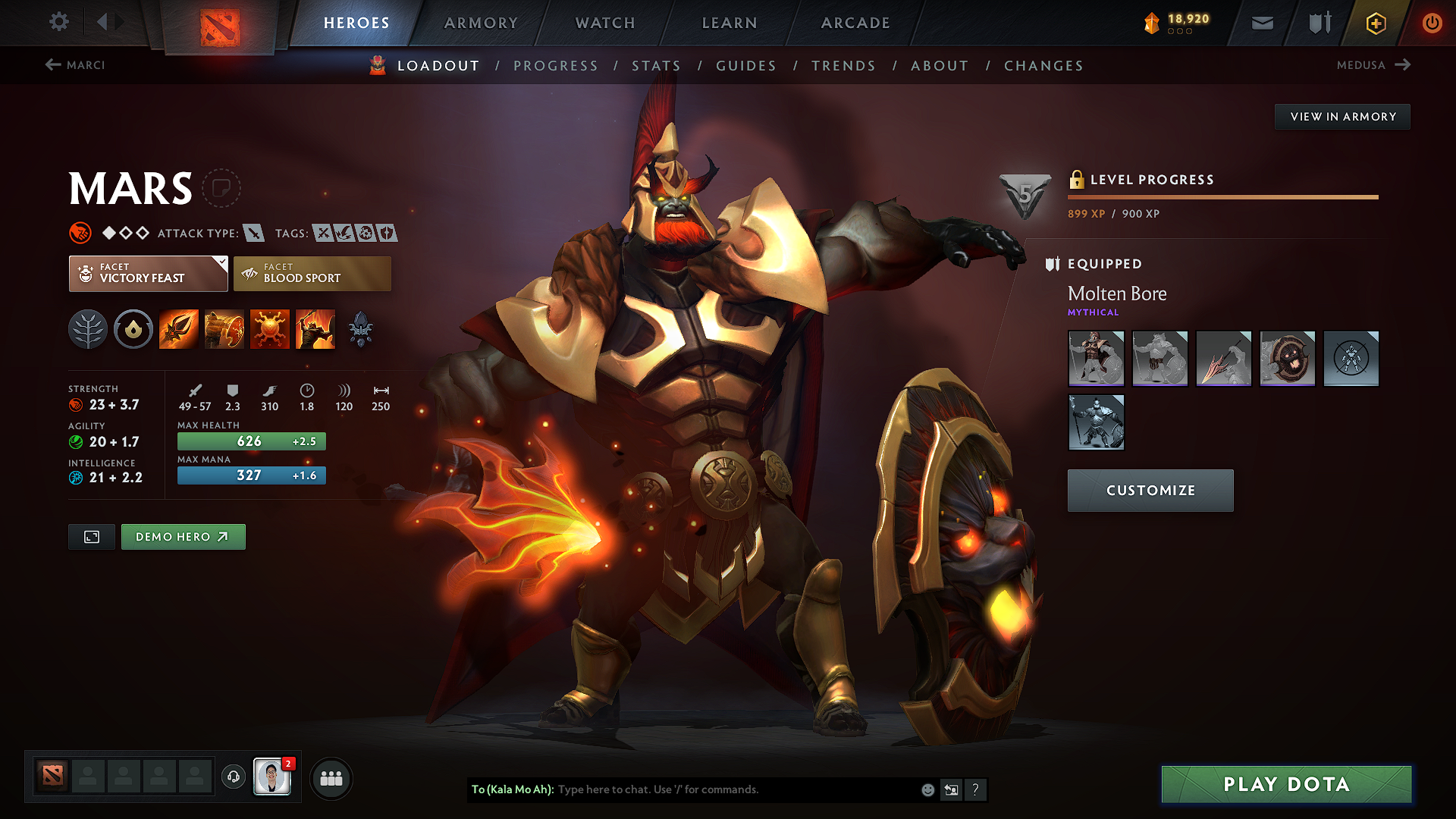Viewport: 1456px width, 819px height.
Task: Click the DEMO HERO button
Action: point(183,536)
